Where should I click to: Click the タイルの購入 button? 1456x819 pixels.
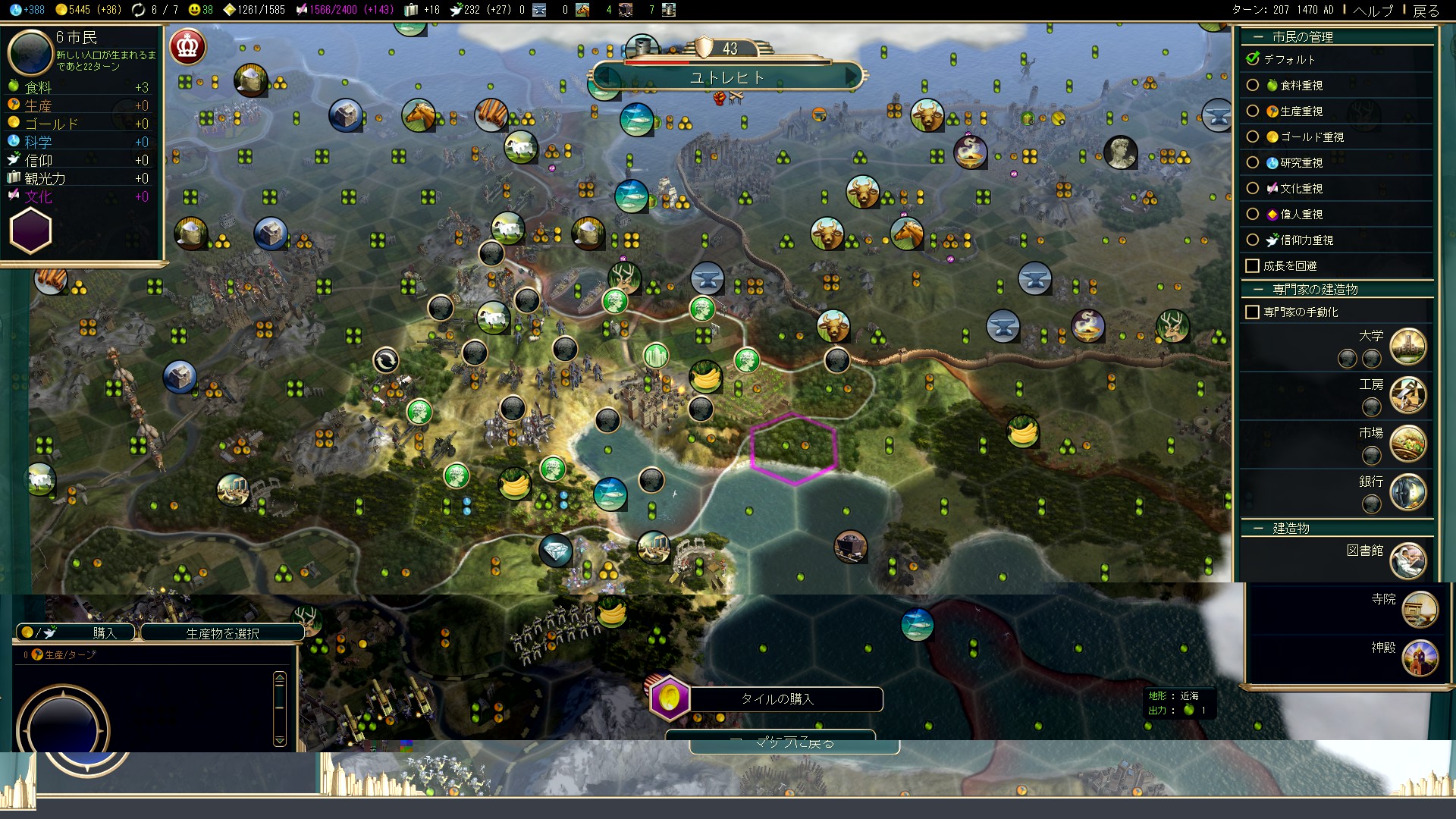click(x=777, y=699)
